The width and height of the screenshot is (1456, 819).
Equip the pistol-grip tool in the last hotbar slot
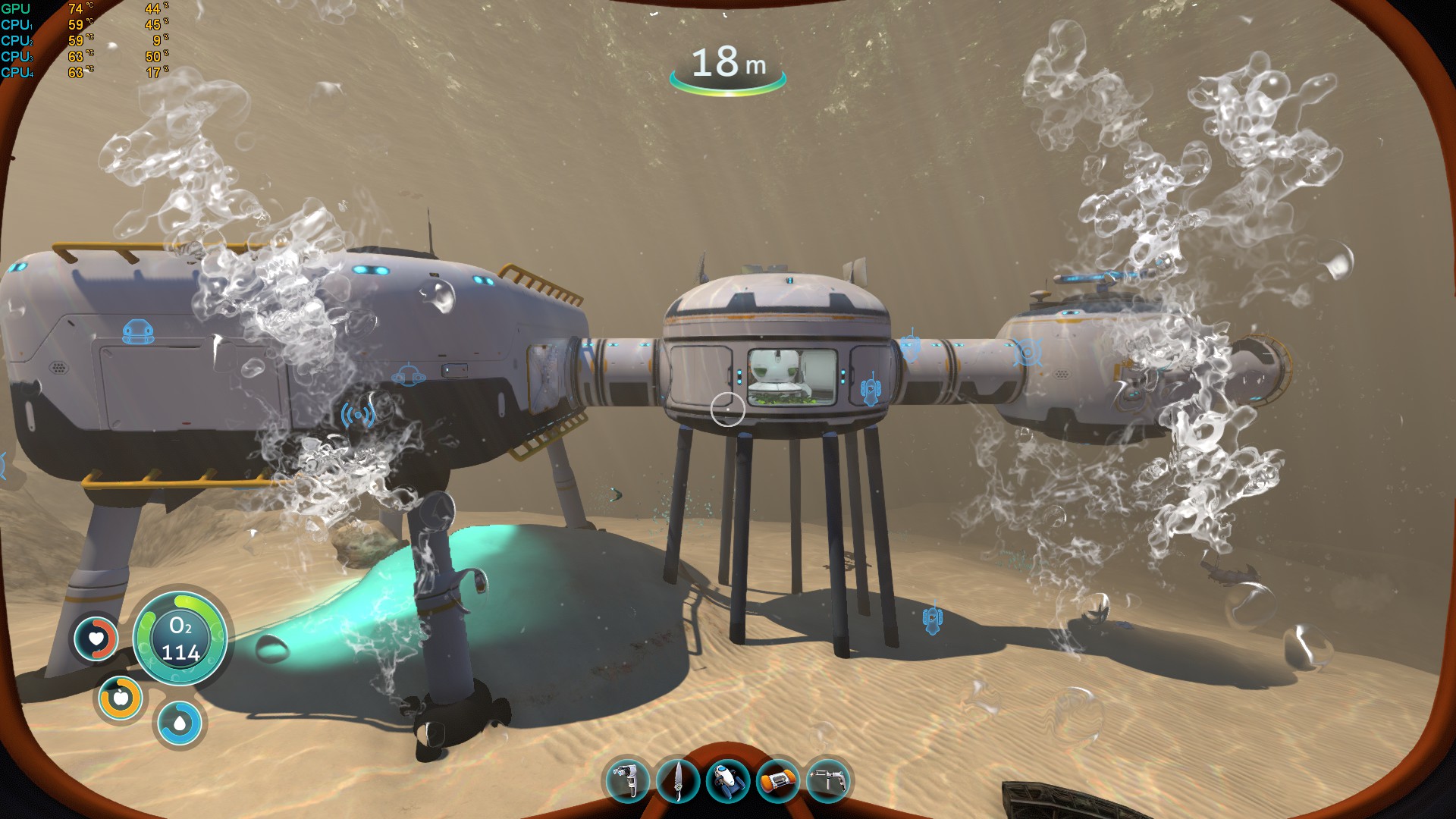[x=827, y=780]
